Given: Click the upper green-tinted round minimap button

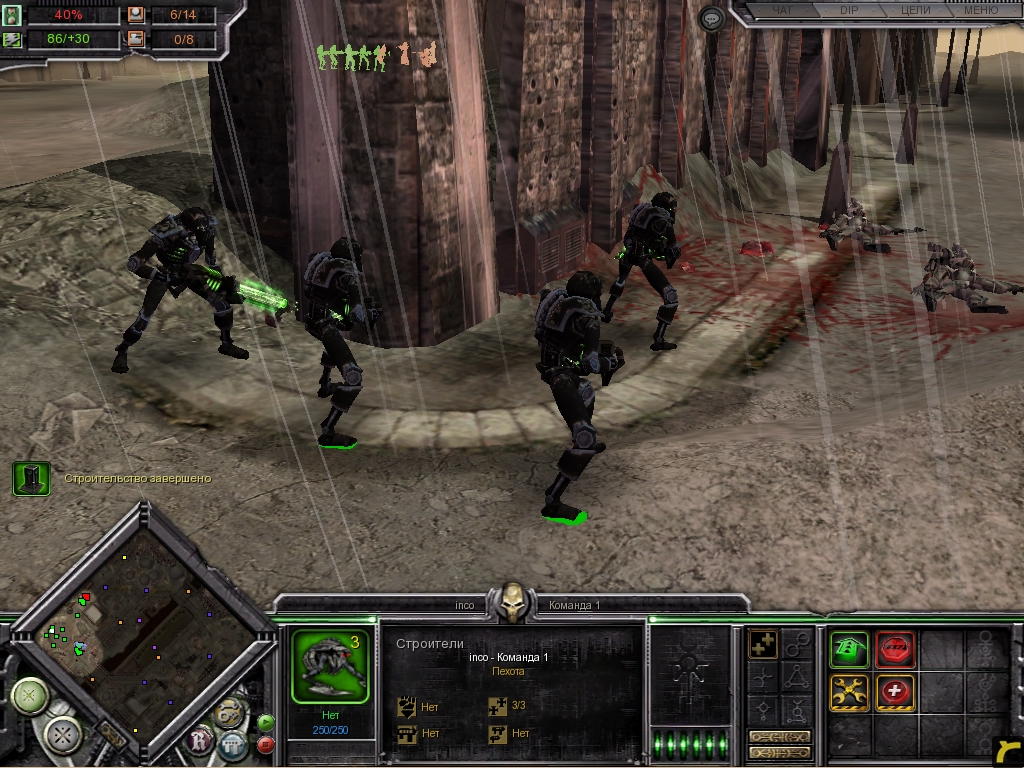Looking at the screenshot, I should (x=30, y=695).
